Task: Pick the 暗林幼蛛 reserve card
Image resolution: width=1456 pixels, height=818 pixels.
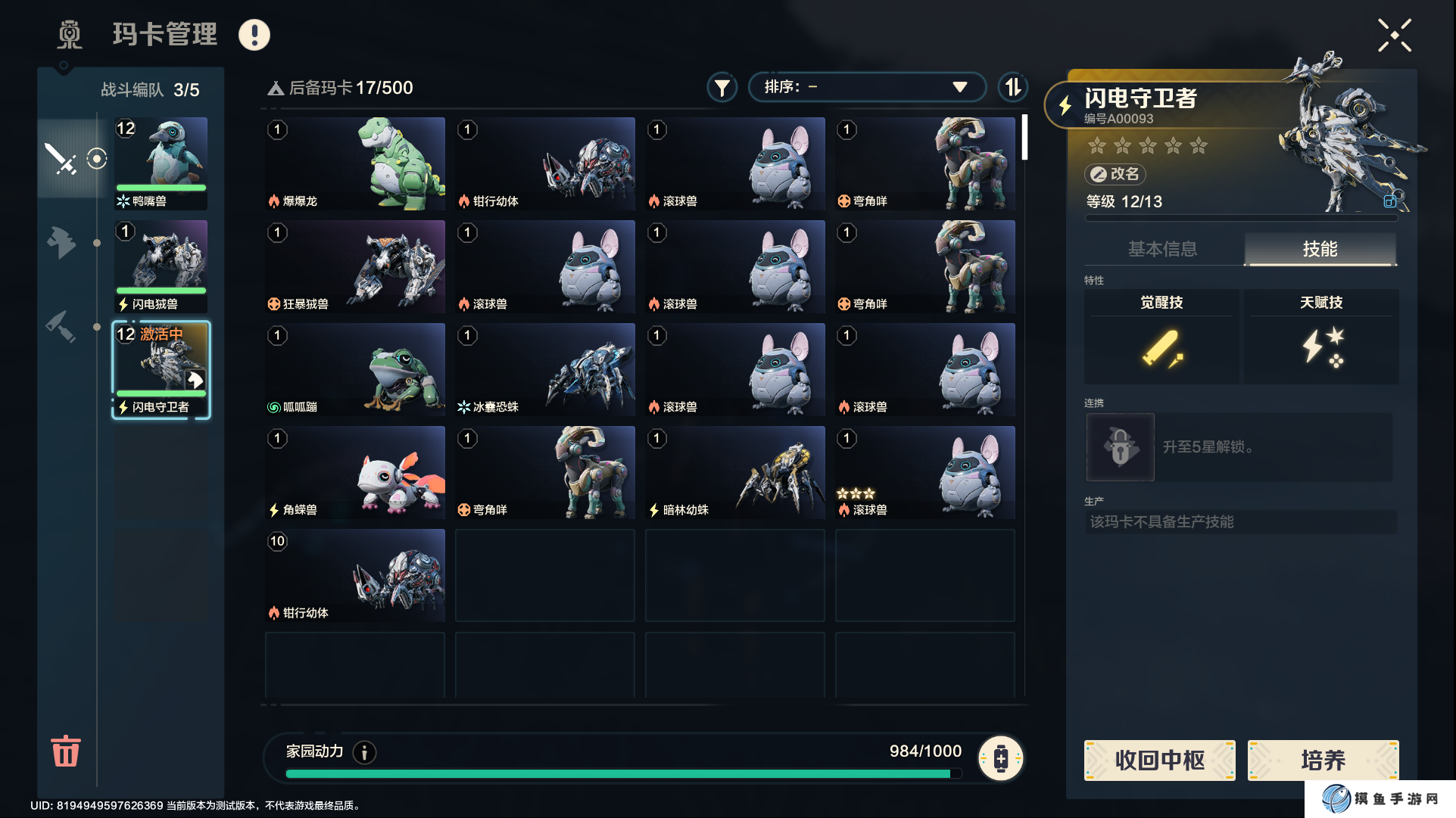Action: click(735, 472)
